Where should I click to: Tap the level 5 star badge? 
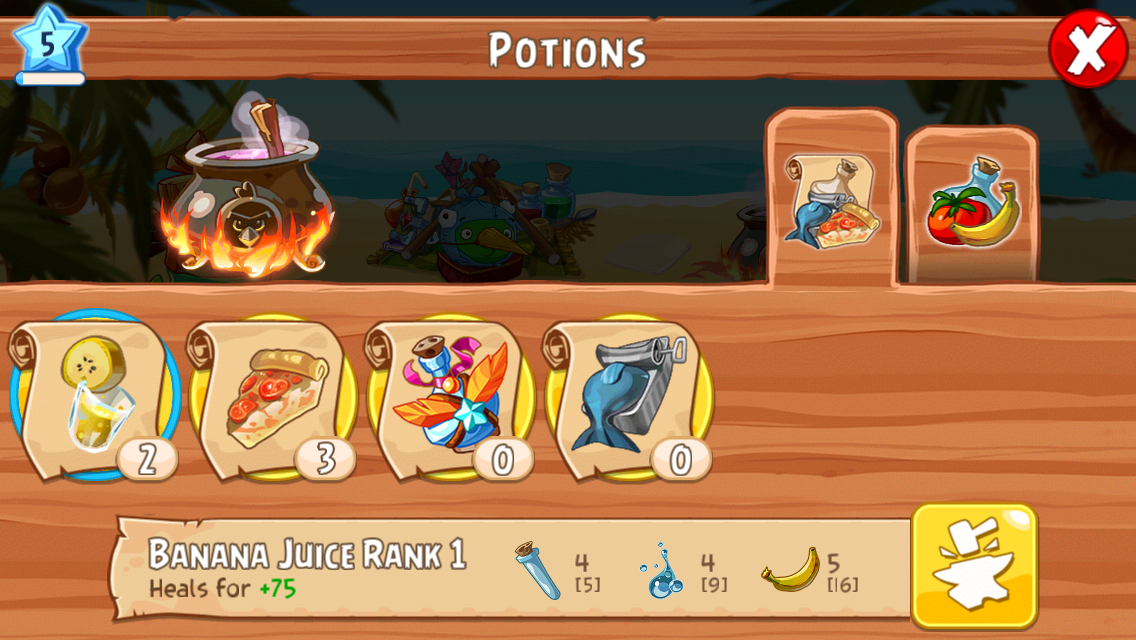49,44
